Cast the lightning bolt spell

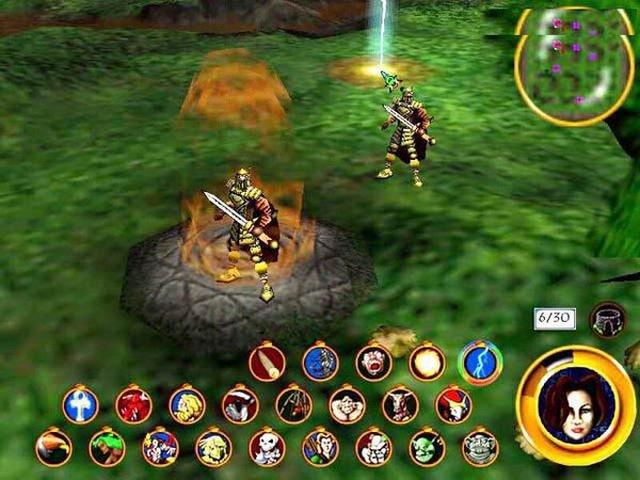tap(480, 362)
